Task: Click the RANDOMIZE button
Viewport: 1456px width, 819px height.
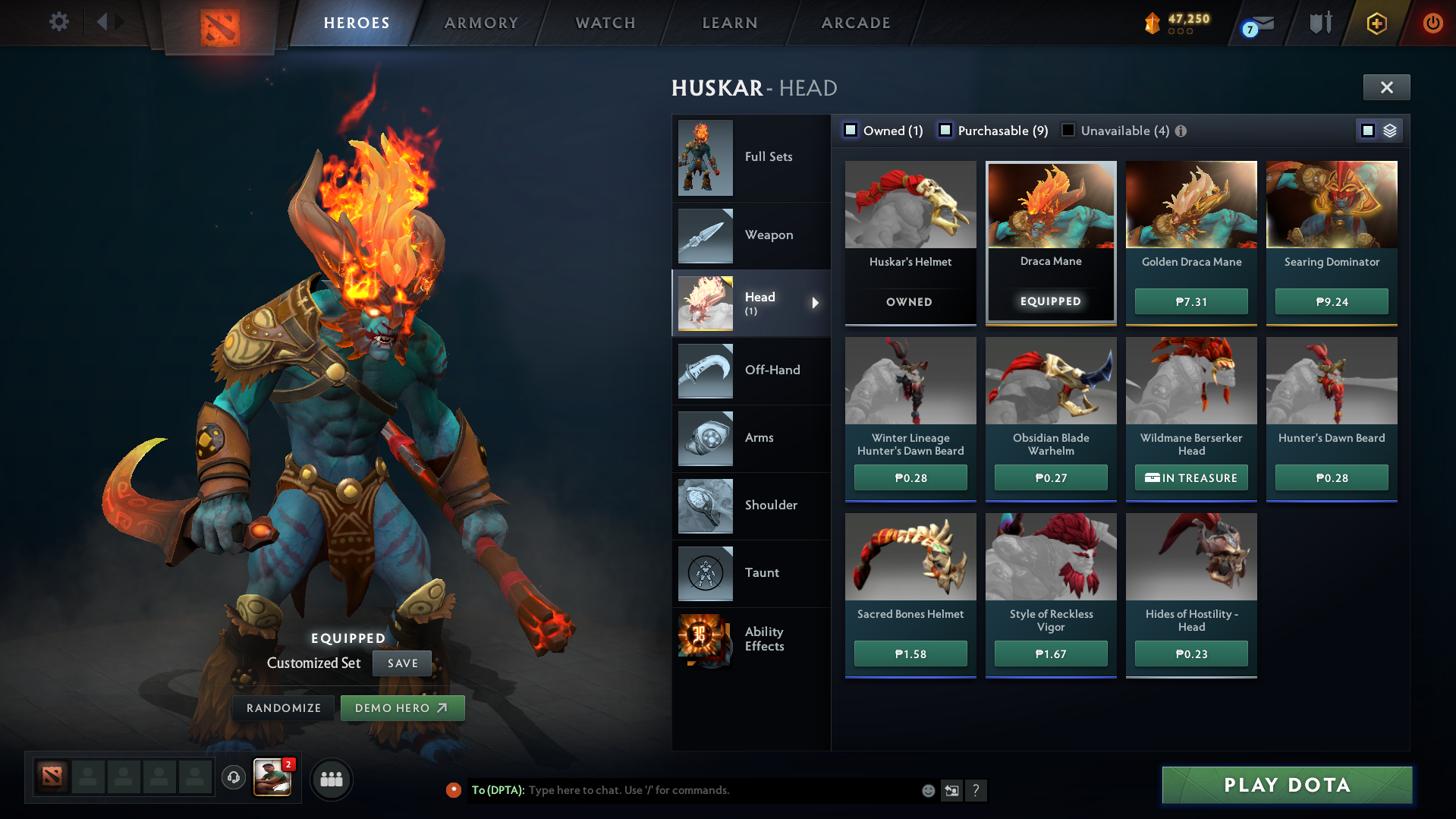Action: 283,707
